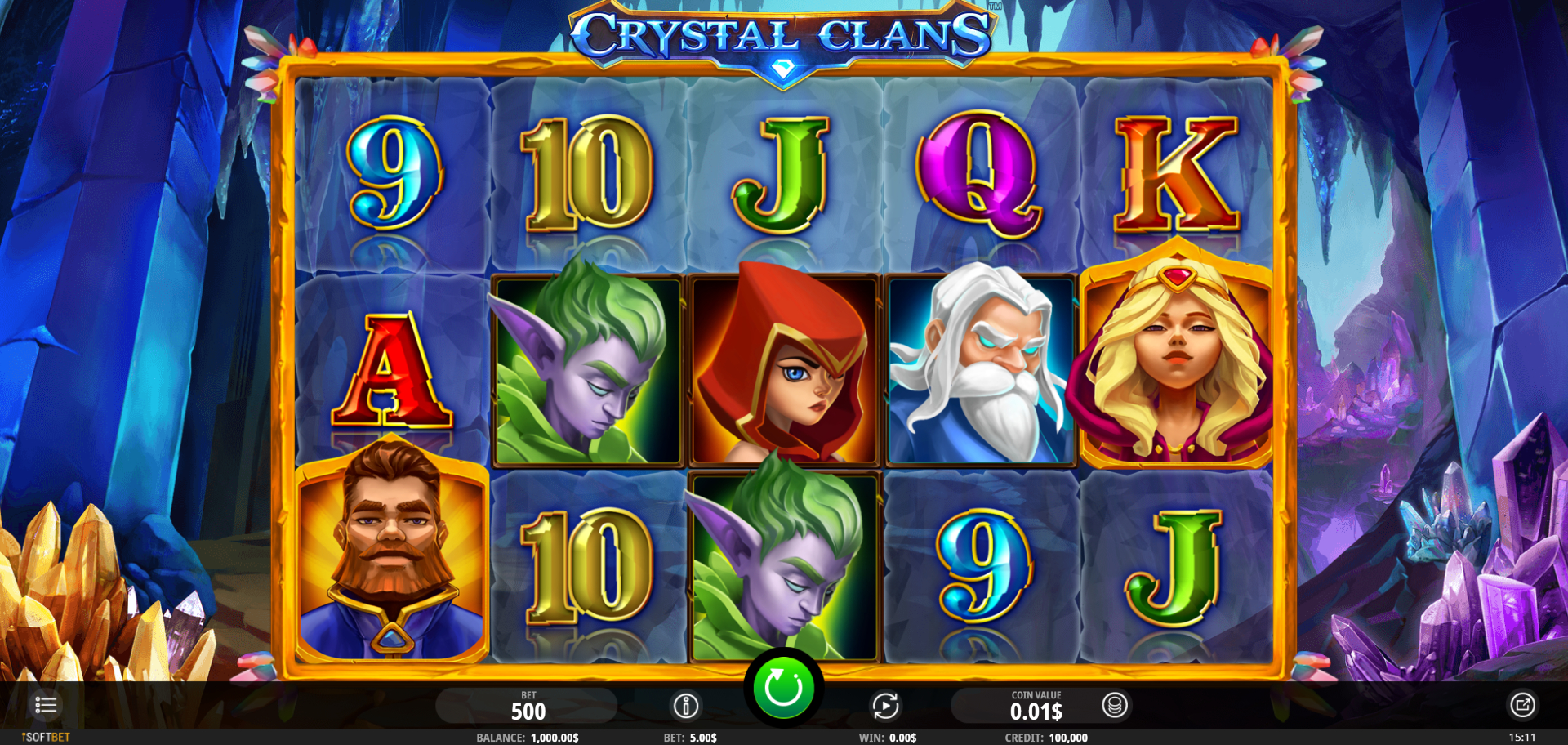This screenshot has height=745, width=1568.
Task: Open the hamburger menu list
Action: (46, 705)
